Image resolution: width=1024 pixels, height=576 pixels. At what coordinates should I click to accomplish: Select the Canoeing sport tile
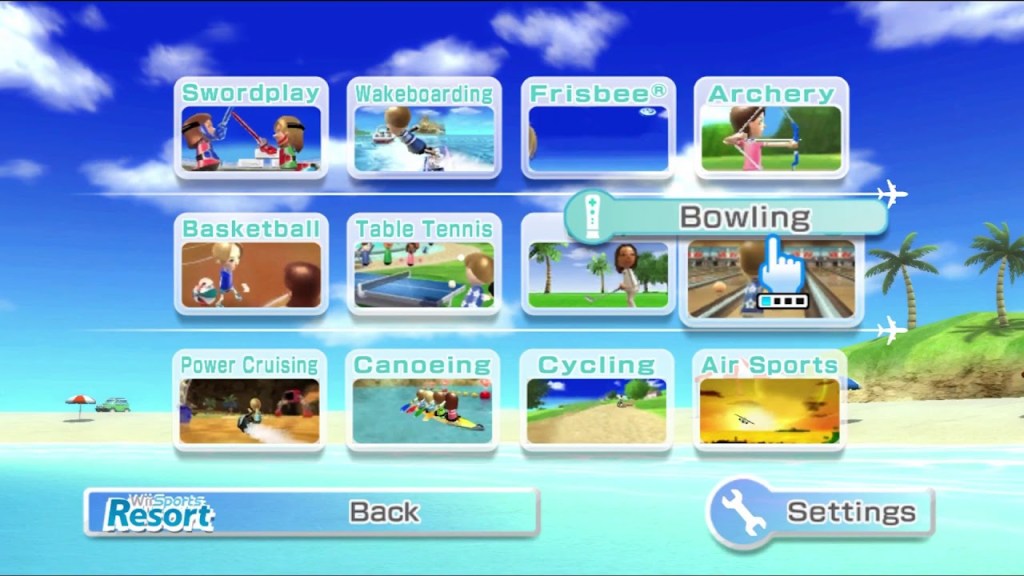coord(423,400)
